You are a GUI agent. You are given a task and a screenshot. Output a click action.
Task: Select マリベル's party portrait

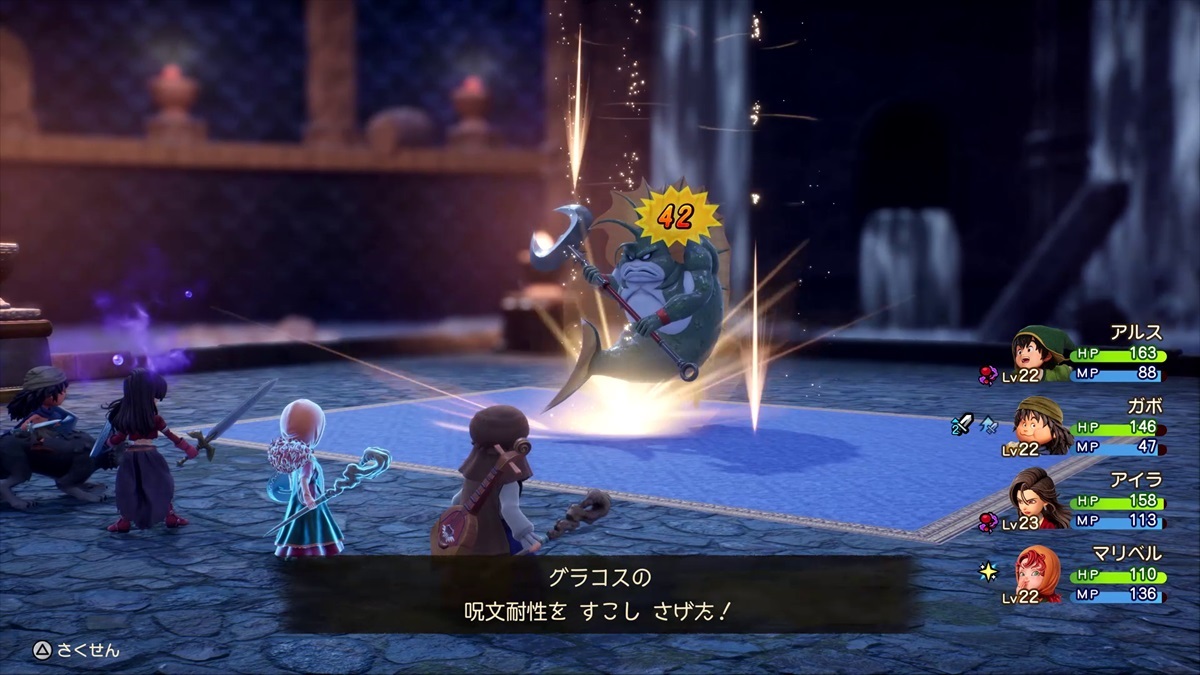pos(1039,573)
